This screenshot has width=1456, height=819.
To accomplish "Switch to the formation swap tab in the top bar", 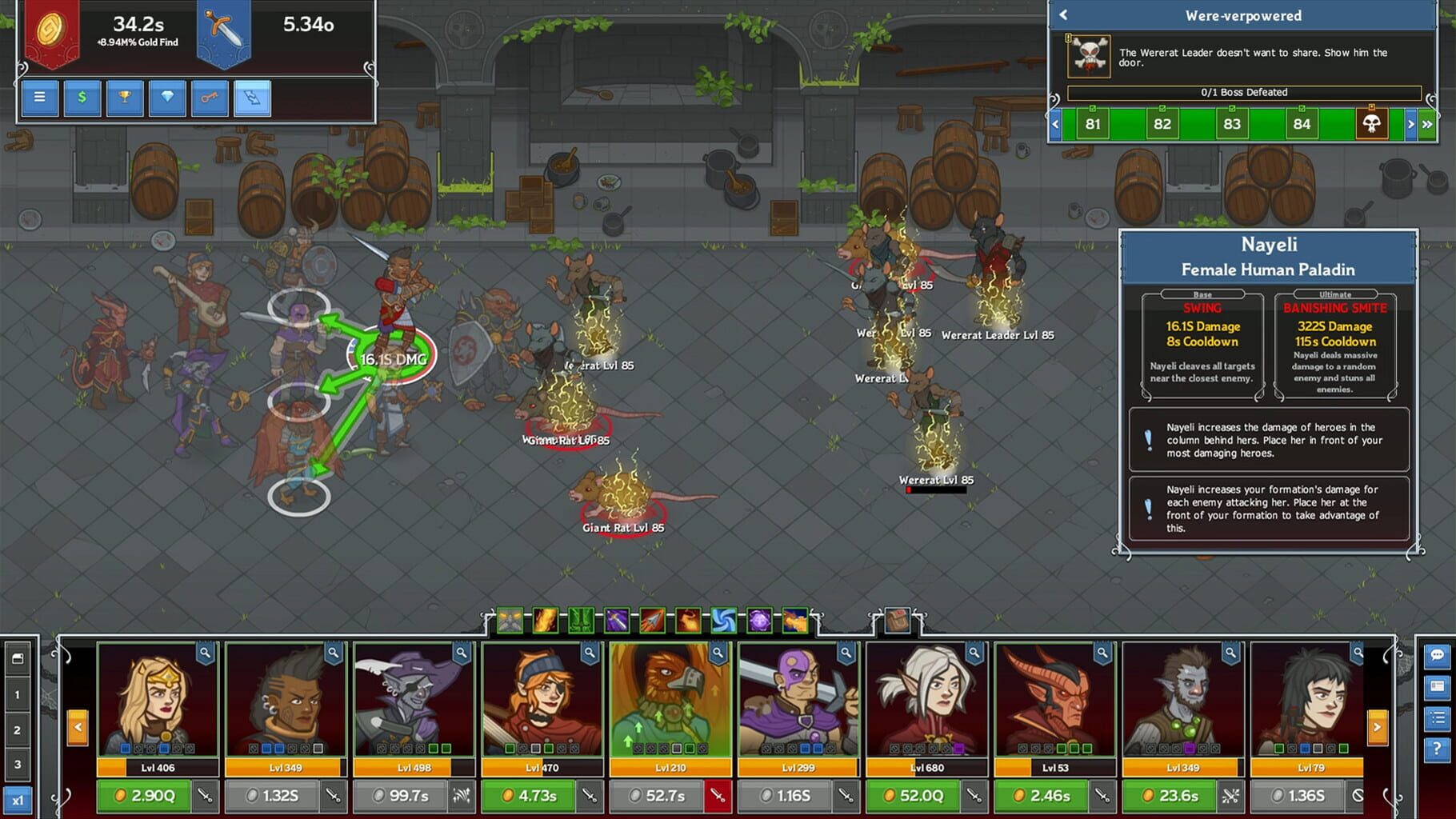I will [x=252, y=98].
